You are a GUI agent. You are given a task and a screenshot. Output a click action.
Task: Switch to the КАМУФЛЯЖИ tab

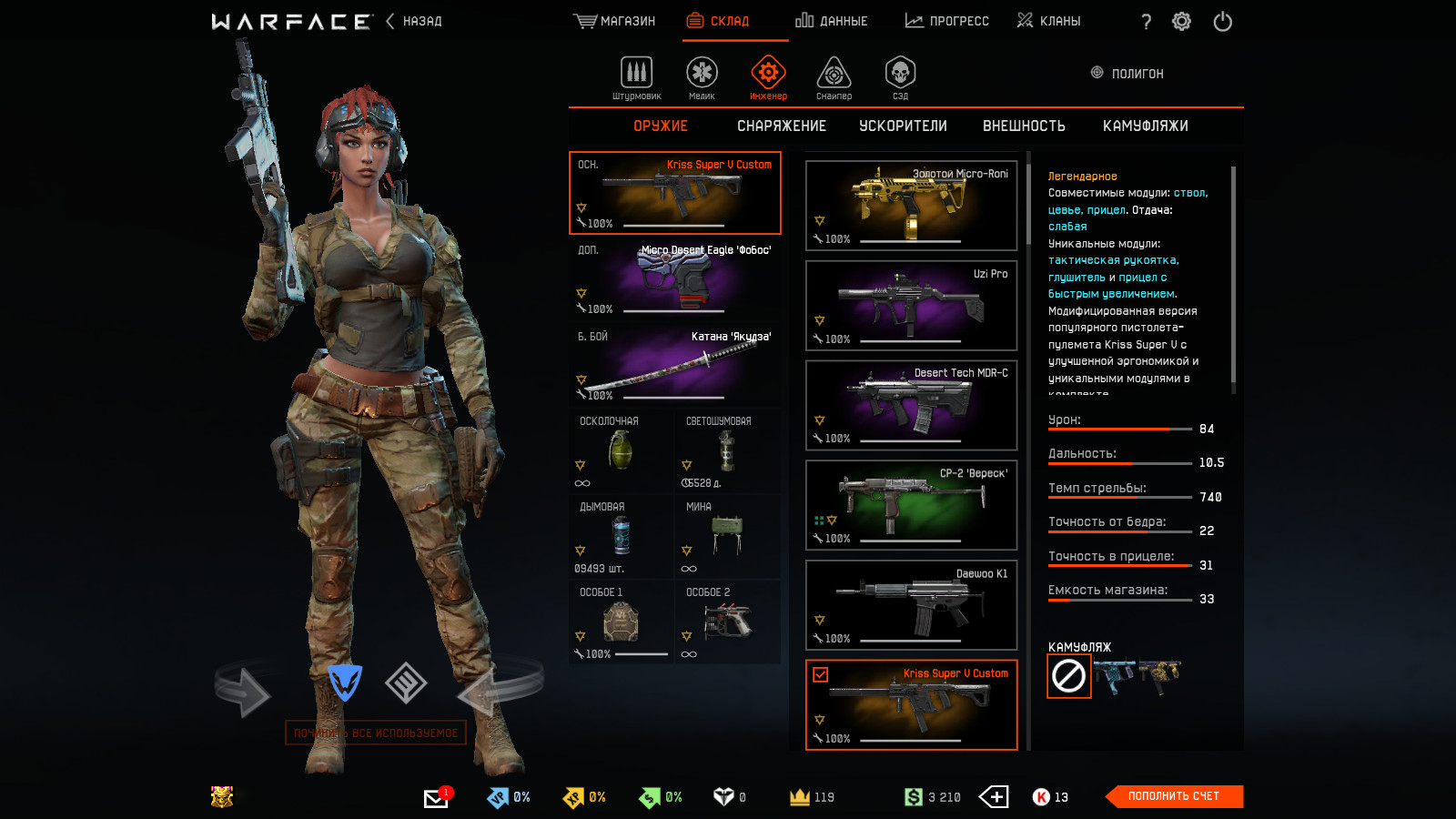(x=1145, y=126)
